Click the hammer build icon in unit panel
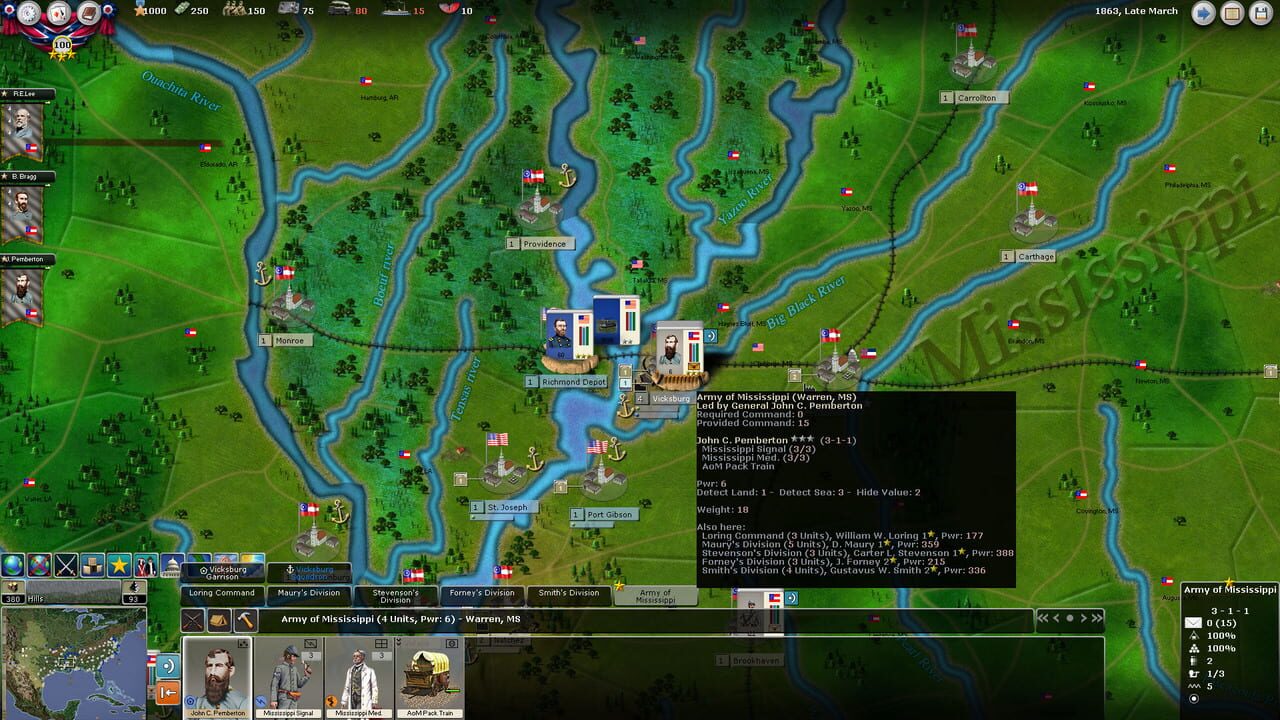 tap(244, 621)
